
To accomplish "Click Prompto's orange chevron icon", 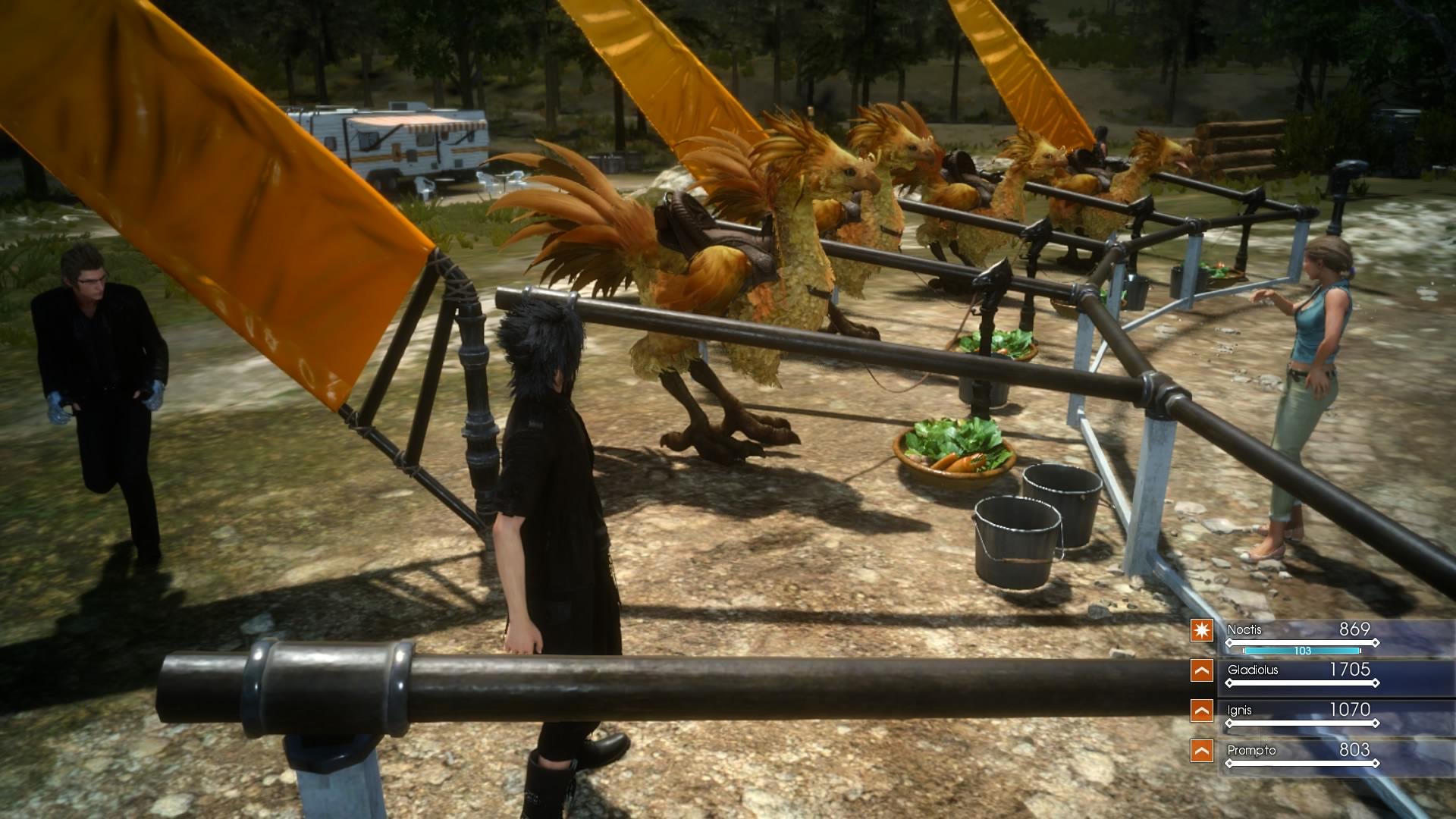I will click(x=1204, y=749).
